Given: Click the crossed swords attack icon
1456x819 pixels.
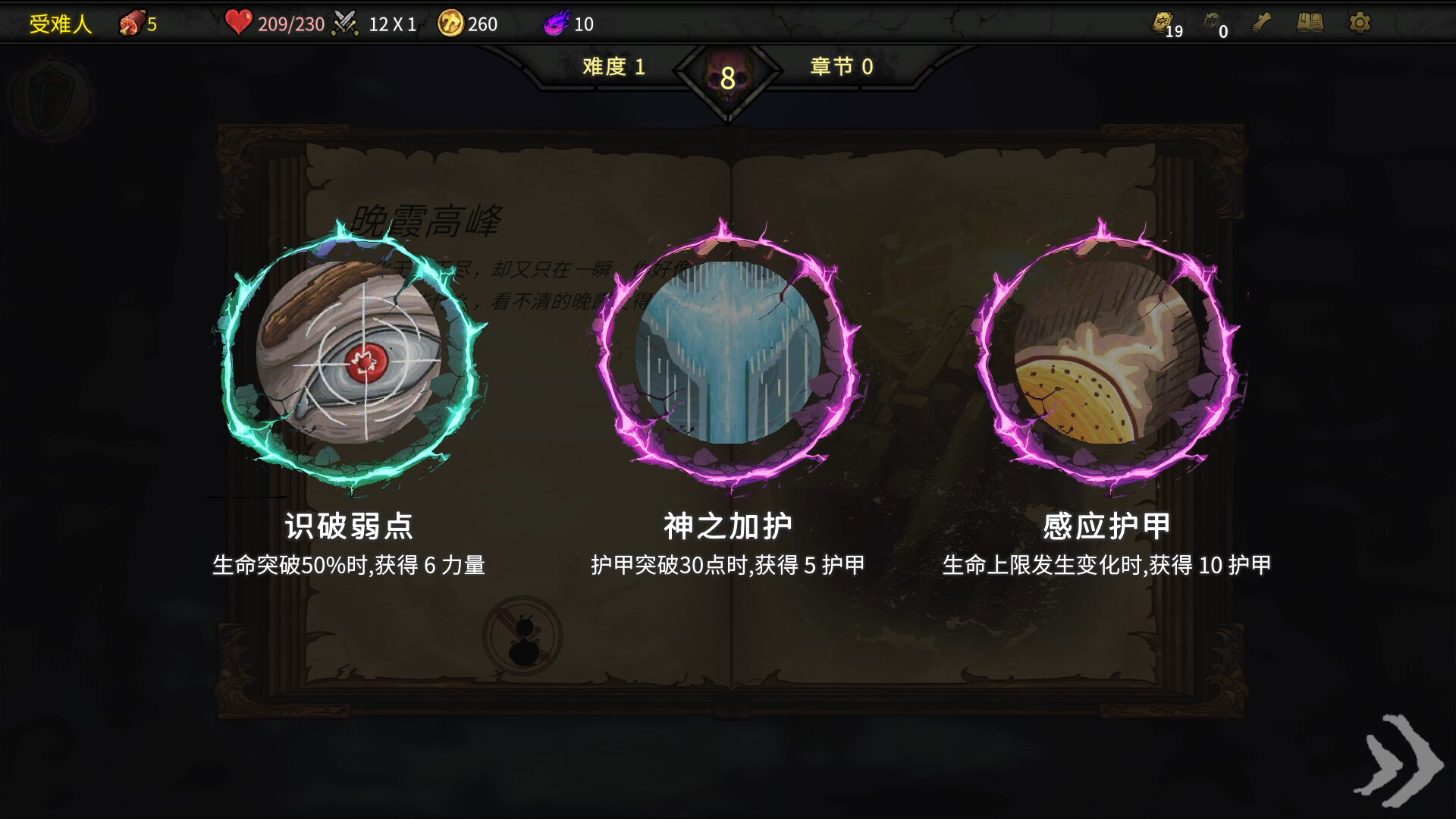Looking at the screenshot, I should coord(346,23).
